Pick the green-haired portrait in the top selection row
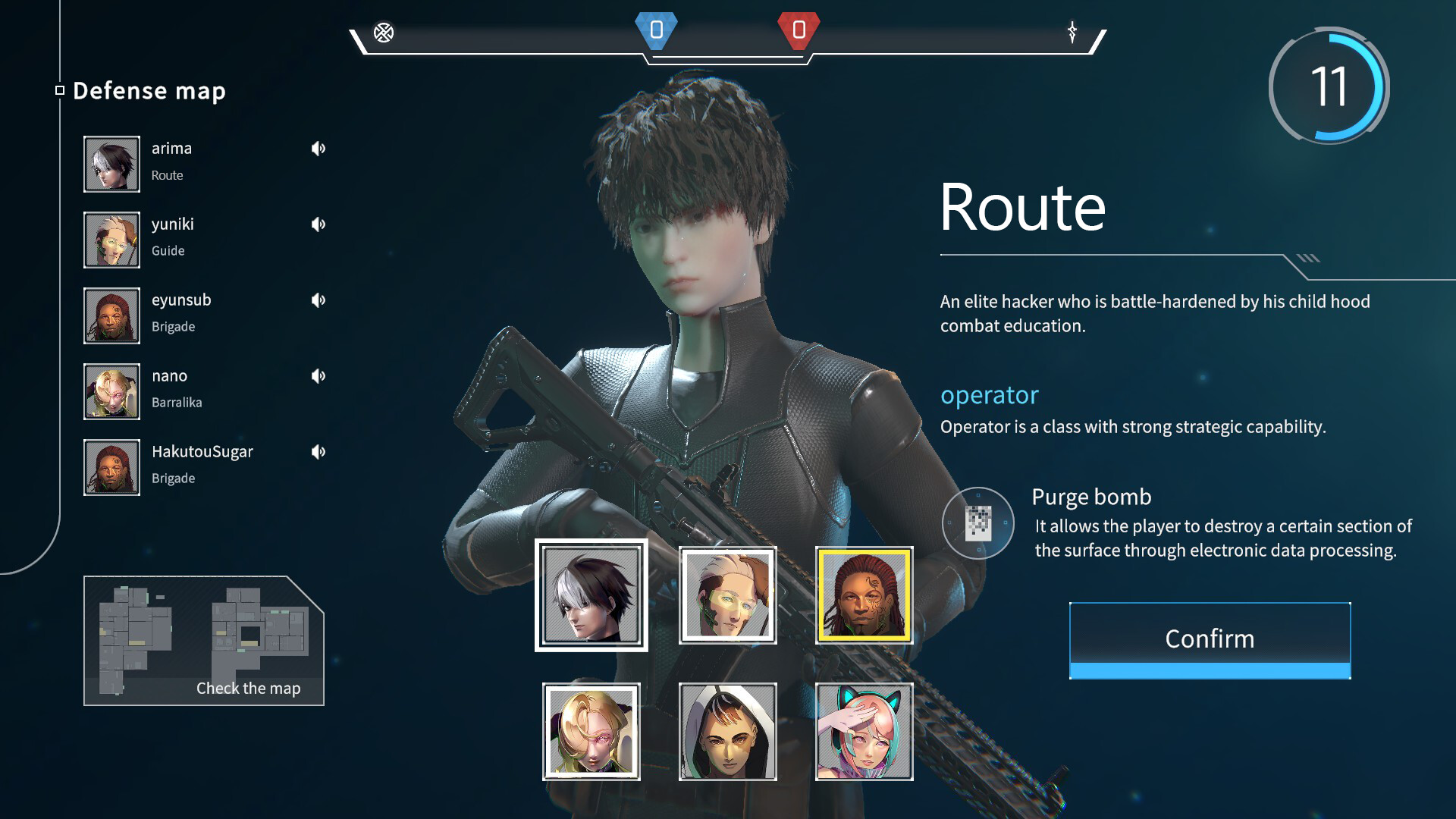1456x819 pixels. [727, 595]
